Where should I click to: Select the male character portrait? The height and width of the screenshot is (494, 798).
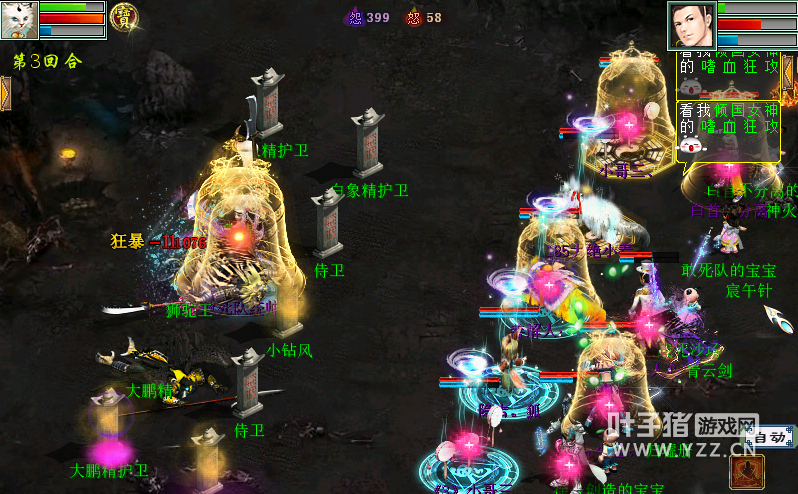click(692, 25)
